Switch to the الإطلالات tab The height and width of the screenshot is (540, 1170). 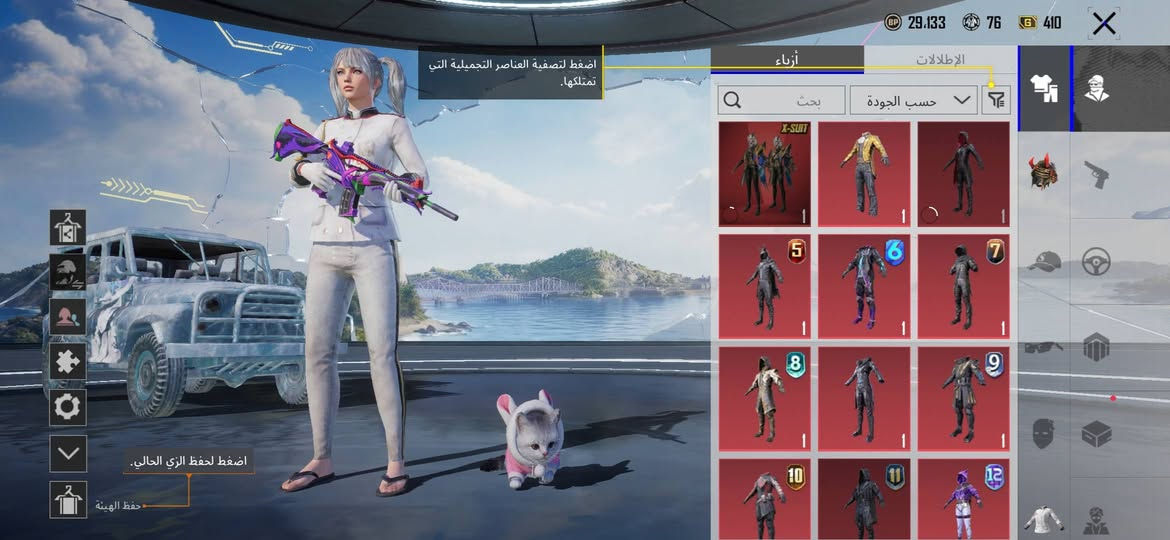pyautogui.click(x=940, y=60)
